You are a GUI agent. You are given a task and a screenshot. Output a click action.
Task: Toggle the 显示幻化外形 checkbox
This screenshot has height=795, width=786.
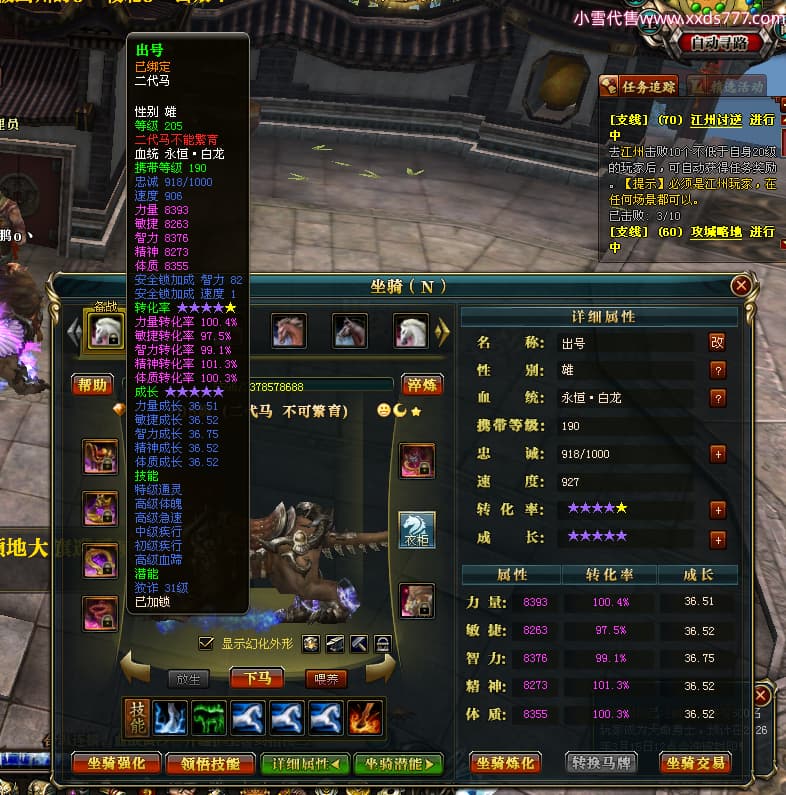pyautogui.click(x=207, y=643)
